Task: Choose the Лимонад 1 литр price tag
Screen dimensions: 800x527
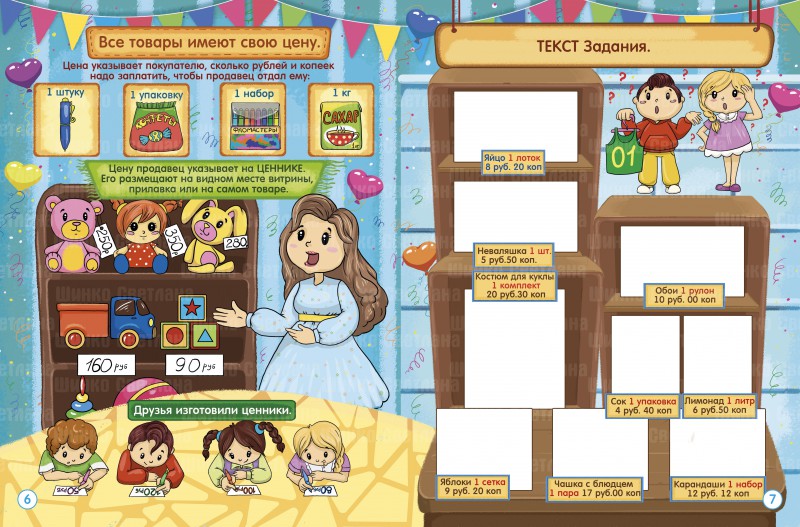Action: (x=719, y=405)
